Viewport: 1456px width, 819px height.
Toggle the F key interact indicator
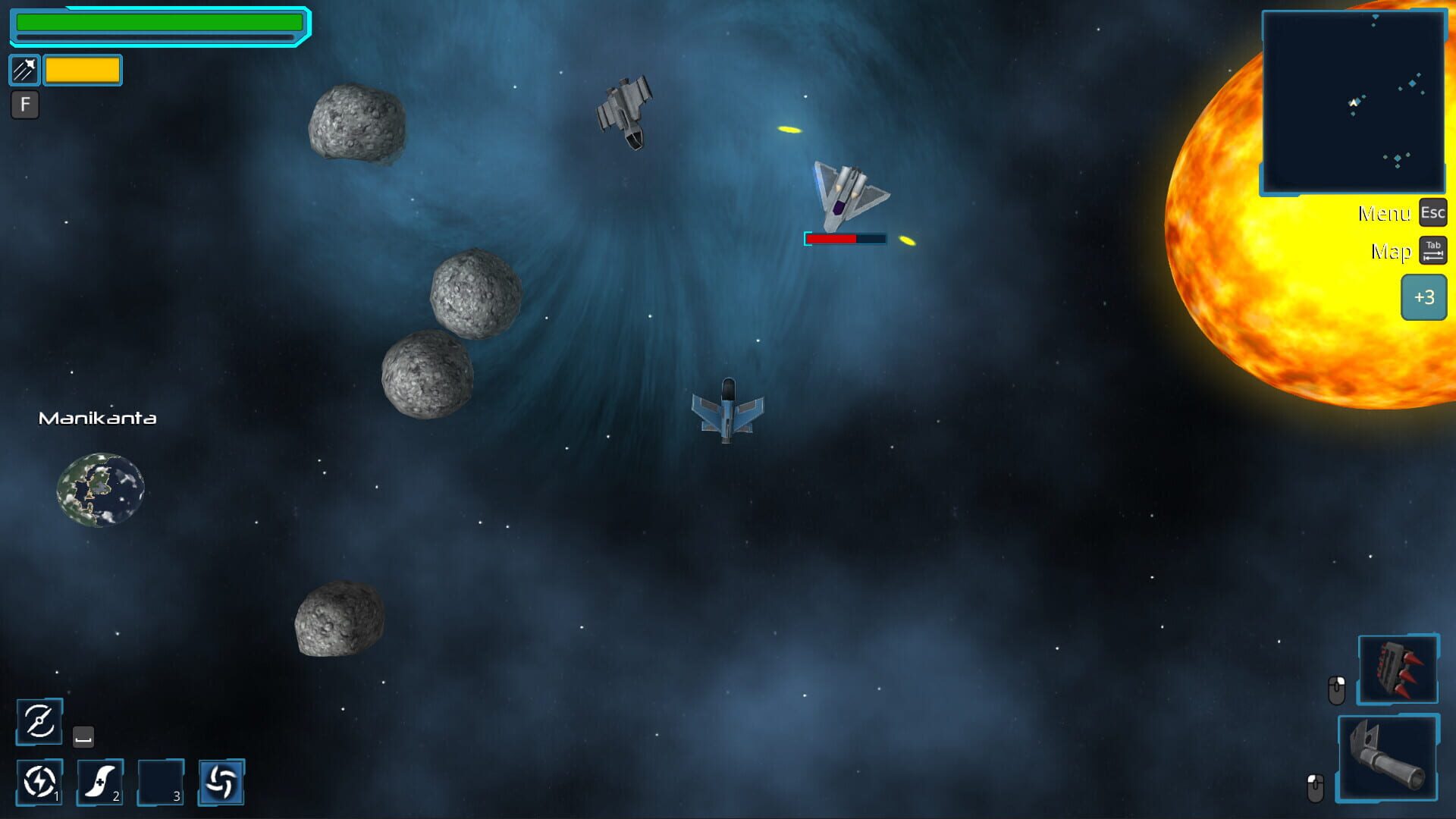click(x=25, y=106)
